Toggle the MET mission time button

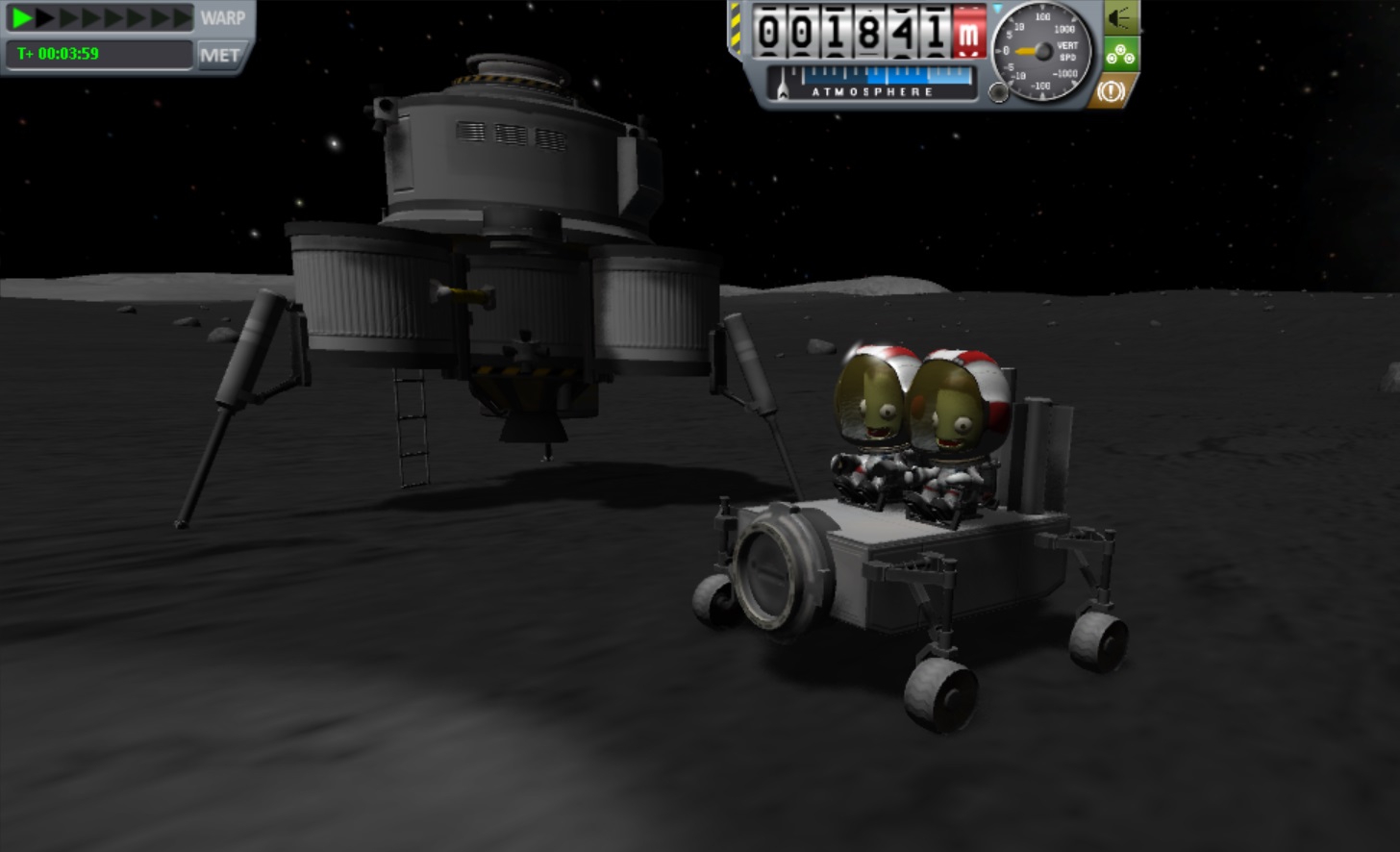(219, 55)
